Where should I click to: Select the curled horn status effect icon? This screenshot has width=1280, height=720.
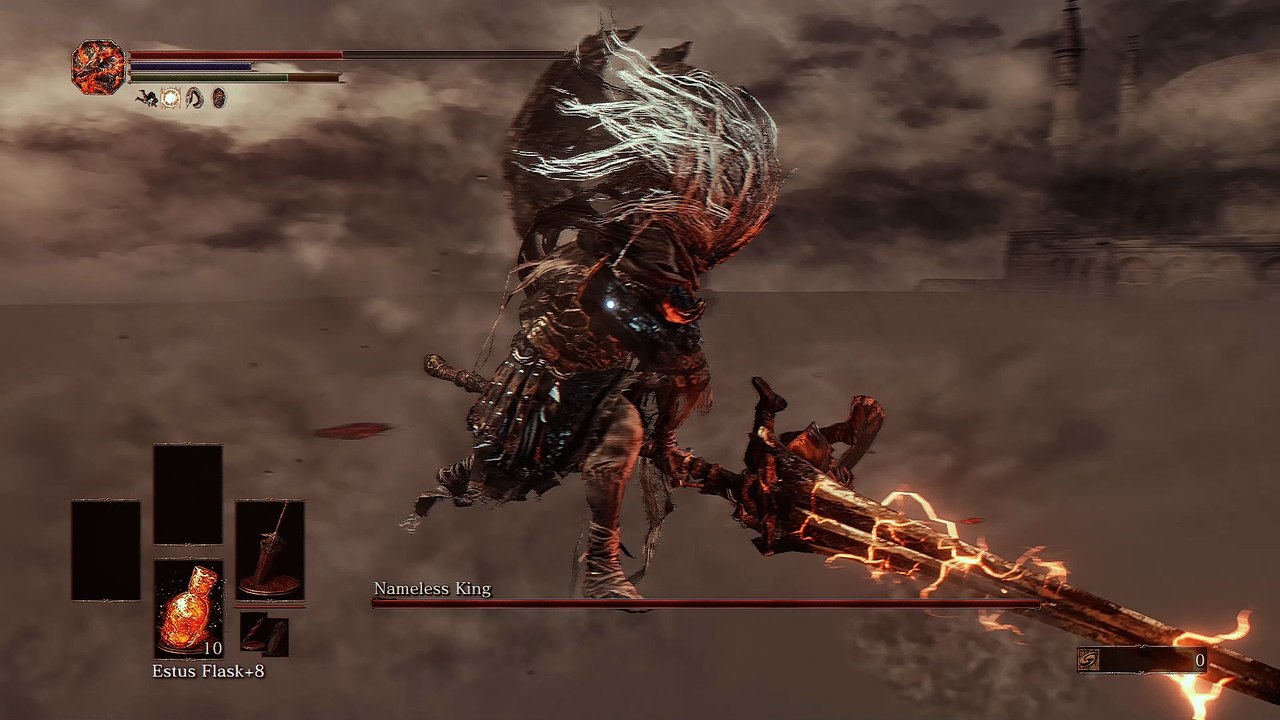click(x=195, y=98)
